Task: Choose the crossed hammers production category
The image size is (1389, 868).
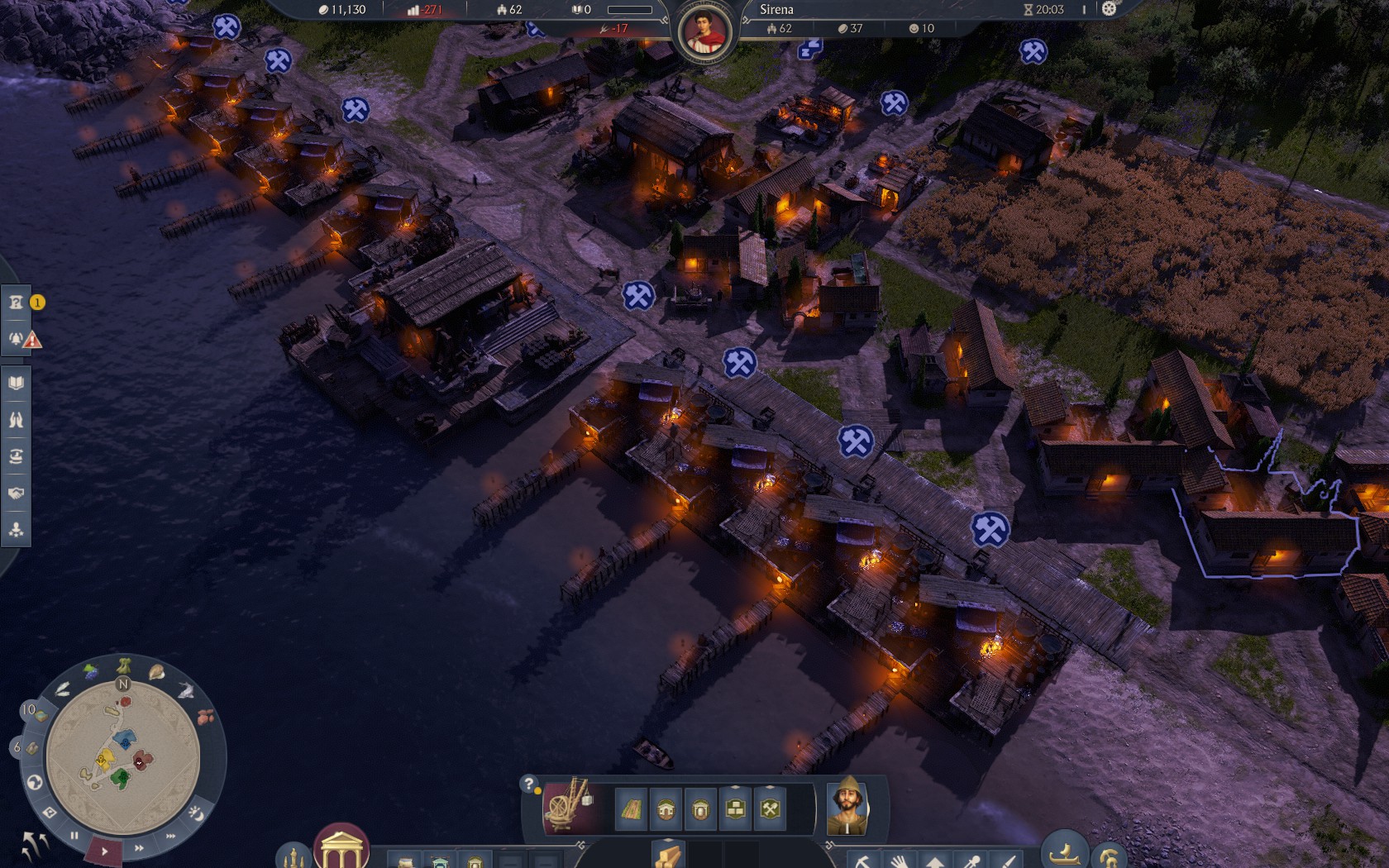Action: [770, 809]
